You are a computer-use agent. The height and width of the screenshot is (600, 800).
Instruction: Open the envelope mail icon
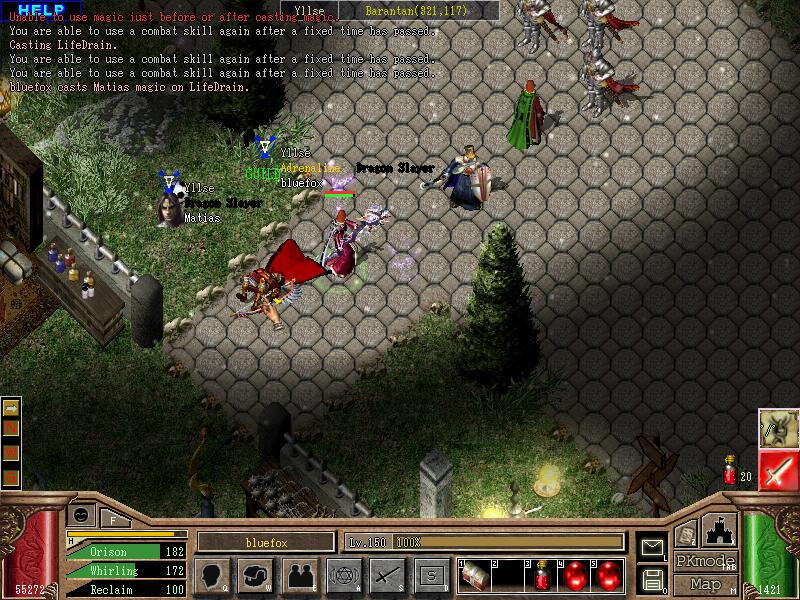click(652, 546)
